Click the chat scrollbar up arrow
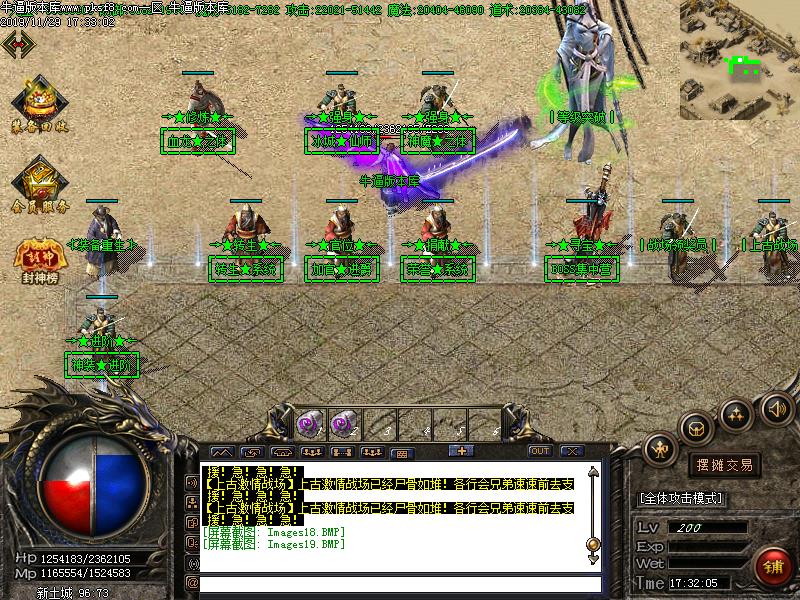The width and height of the screenshot is (800, 600). 593,472
